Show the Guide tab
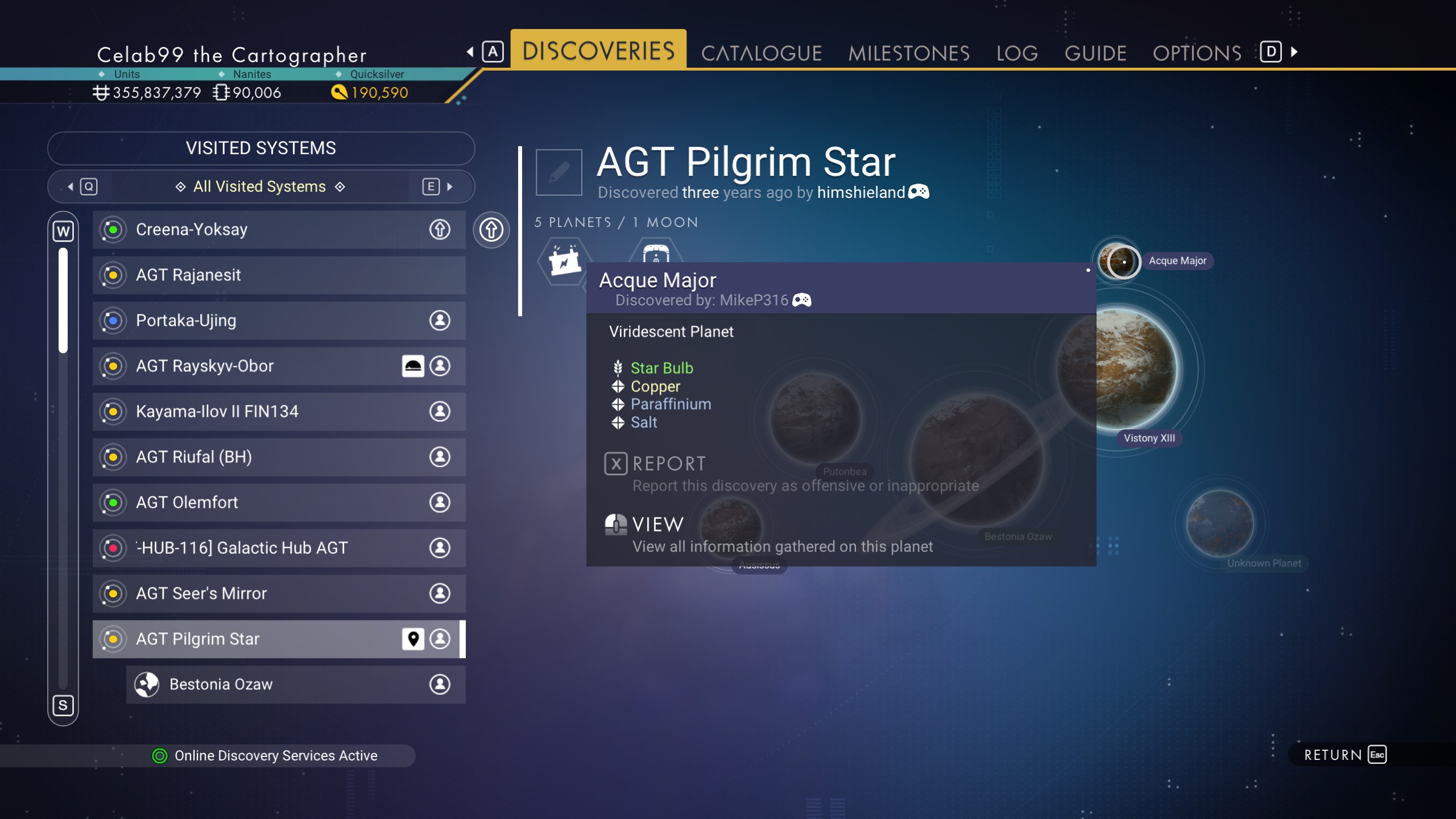Image resolution: width=1456 pixels, height=819 pixels. coord(1095,53)
